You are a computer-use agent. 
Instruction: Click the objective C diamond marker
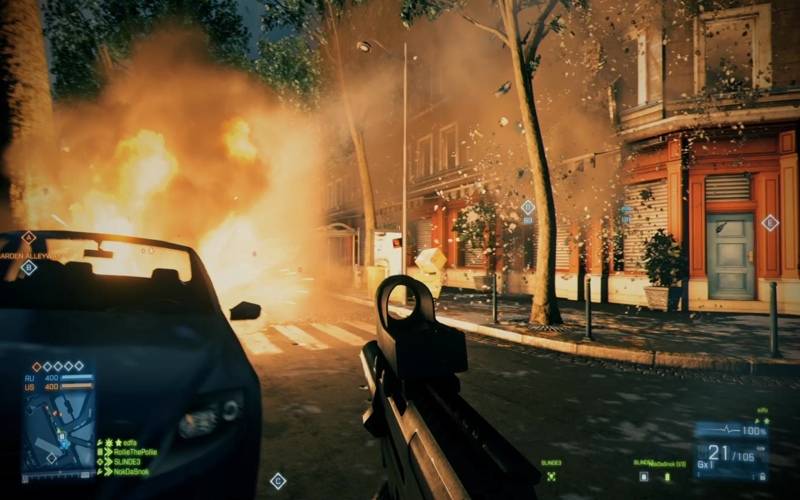coord(277,481)
